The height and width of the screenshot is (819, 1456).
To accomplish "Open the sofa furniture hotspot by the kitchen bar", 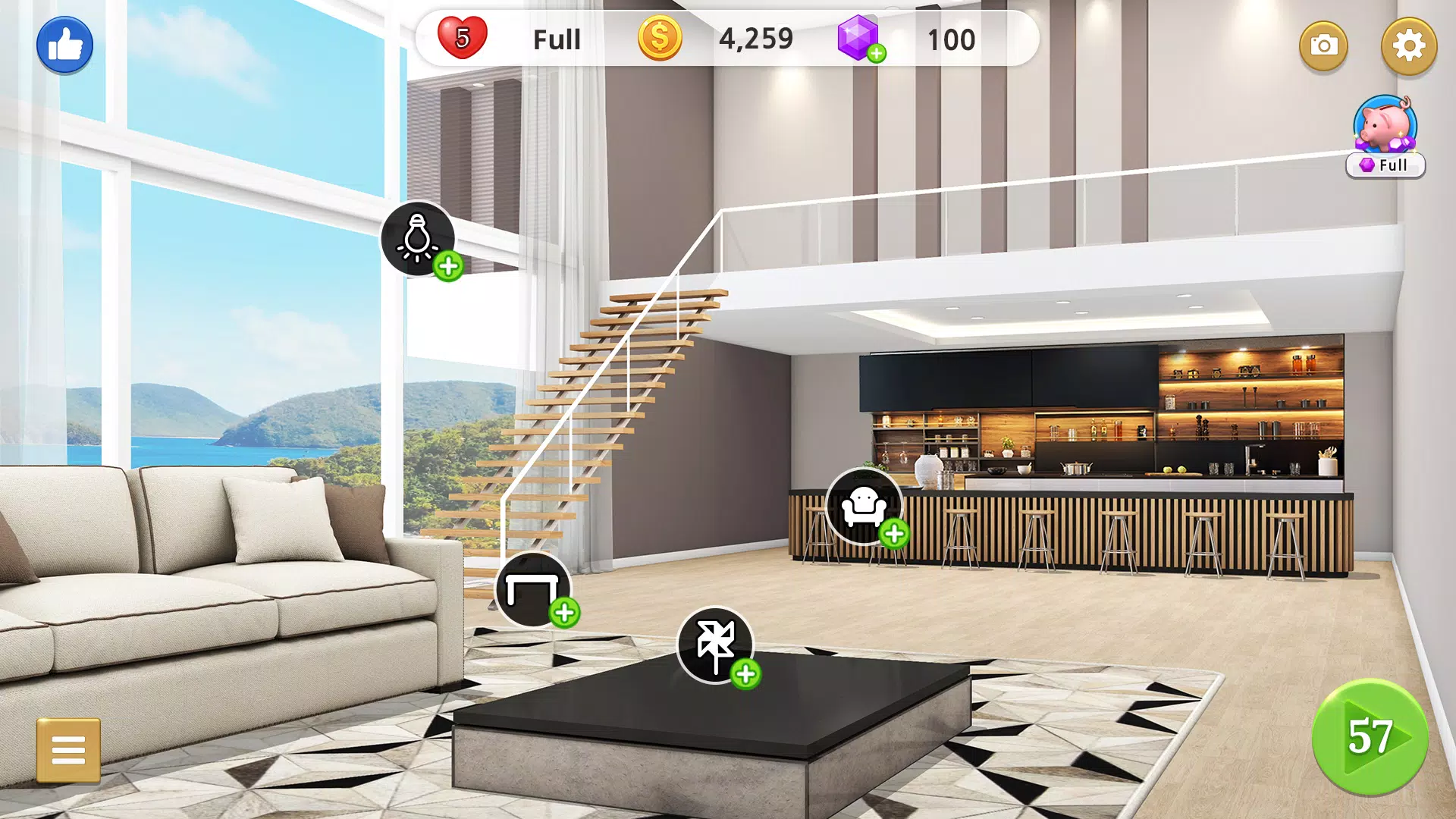I will pyautogui.click(x=863, y=505).
